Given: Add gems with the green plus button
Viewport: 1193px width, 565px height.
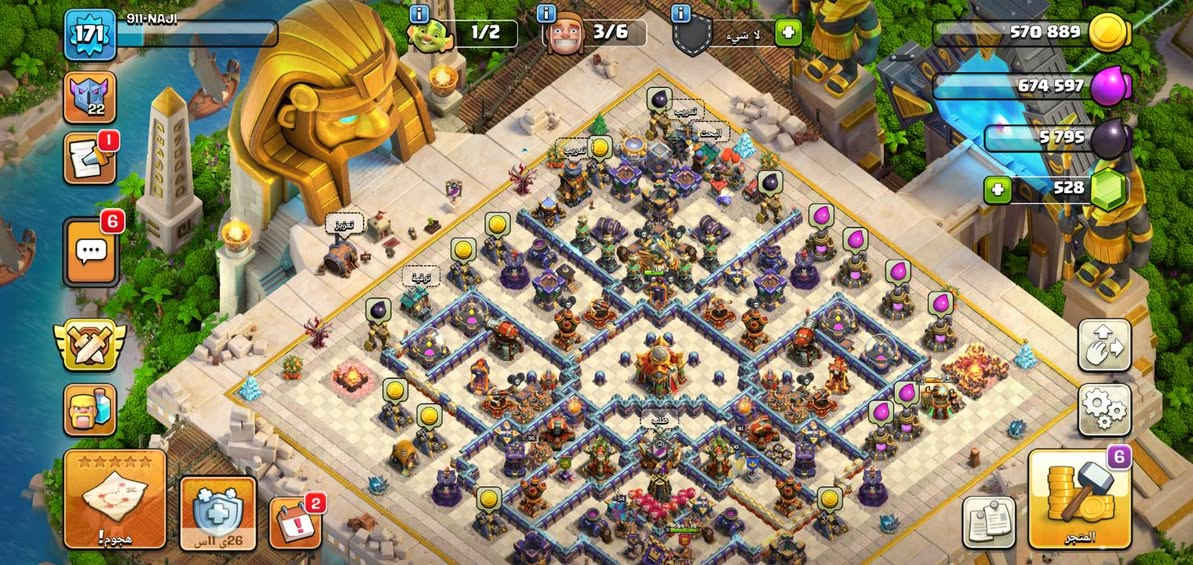Looking at the screenshot, I should point(996,188).
